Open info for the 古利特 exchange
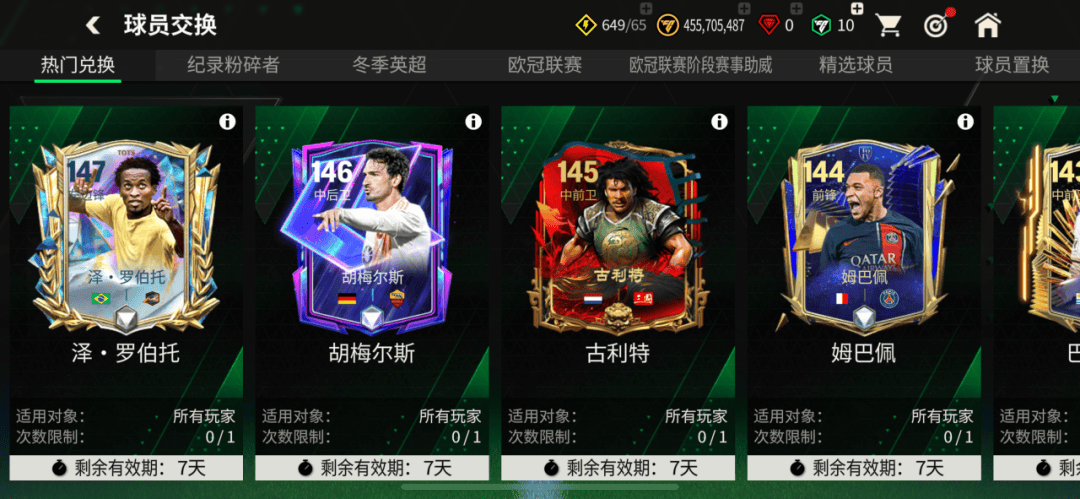The image size is (1080, 499). (x=719, y=122)
